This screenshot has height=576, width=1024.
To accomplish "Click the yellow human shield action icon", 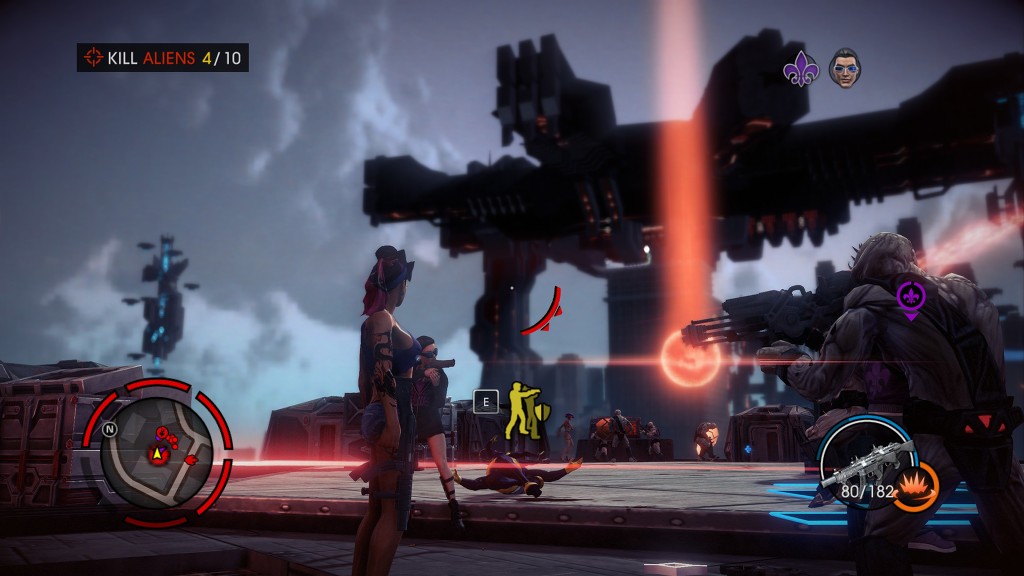I will pos(521,410).
